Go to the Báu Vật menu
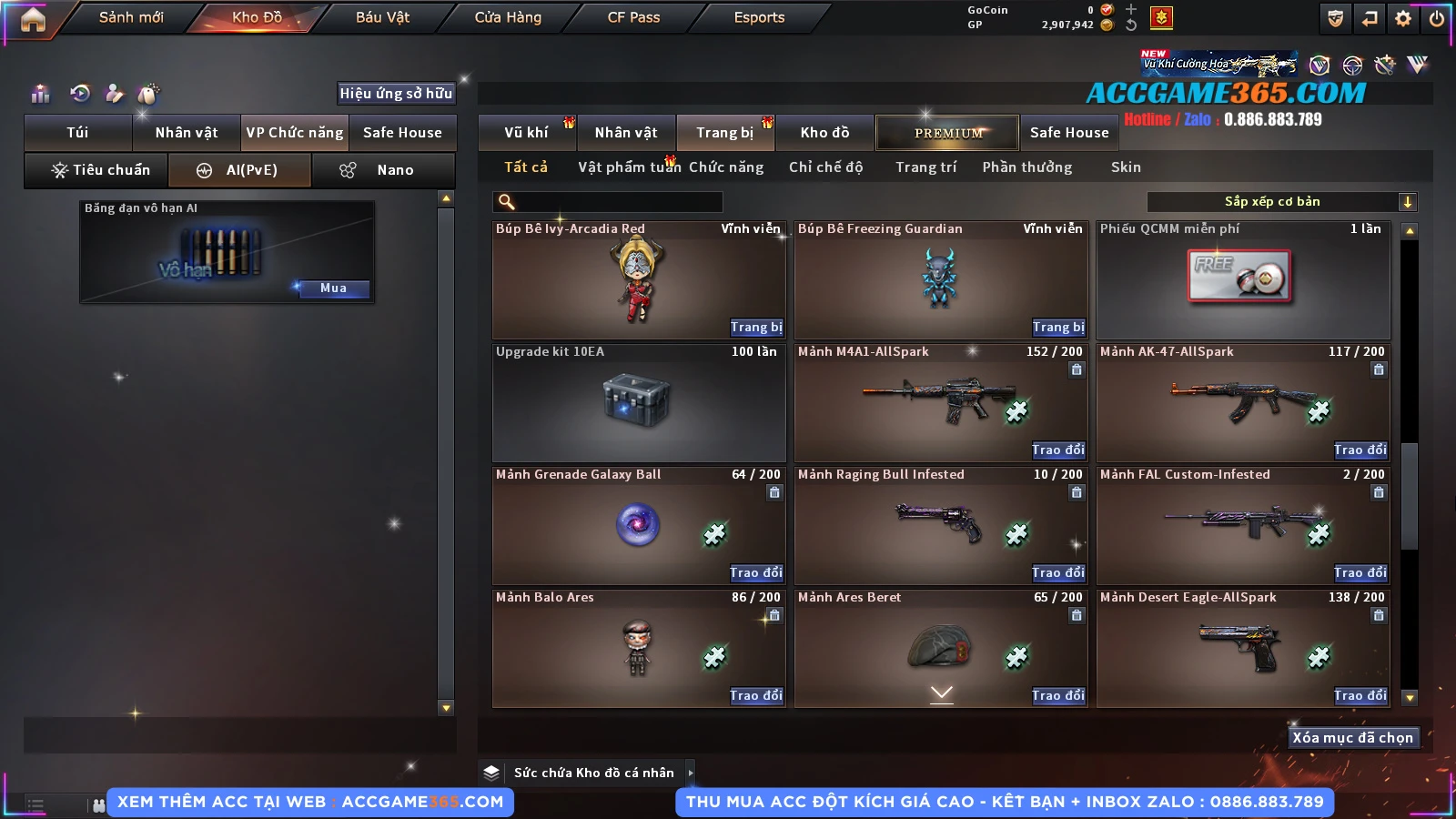 [382, 17]
